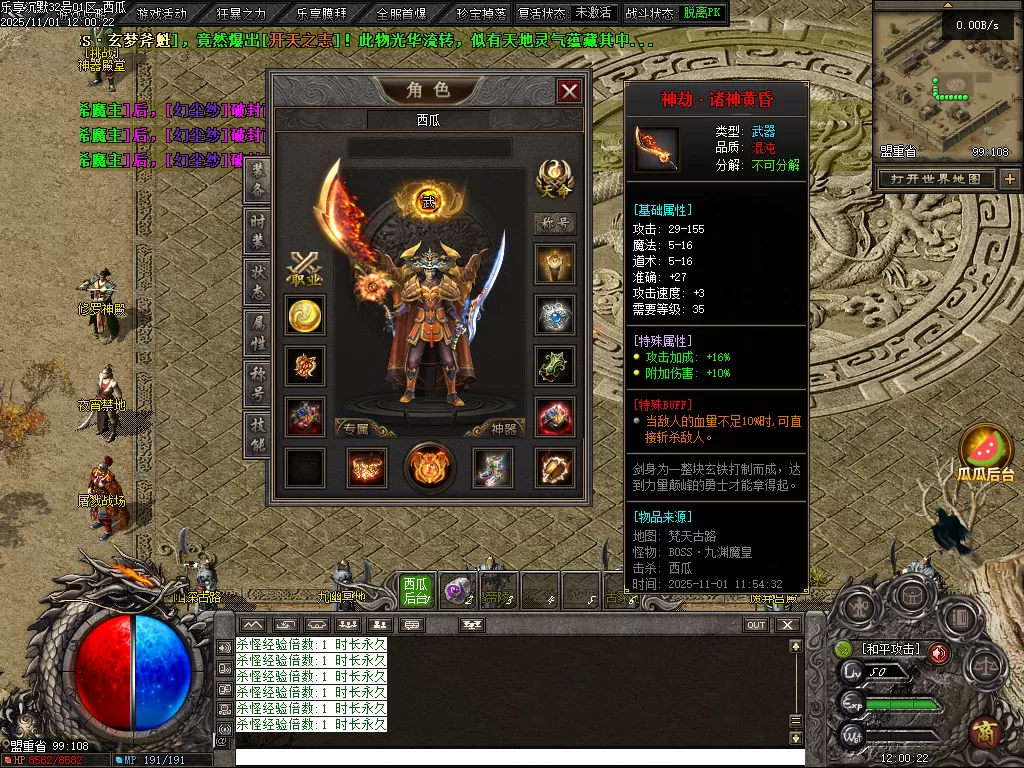Click the 天命 emblem button

tap(554, 179)
